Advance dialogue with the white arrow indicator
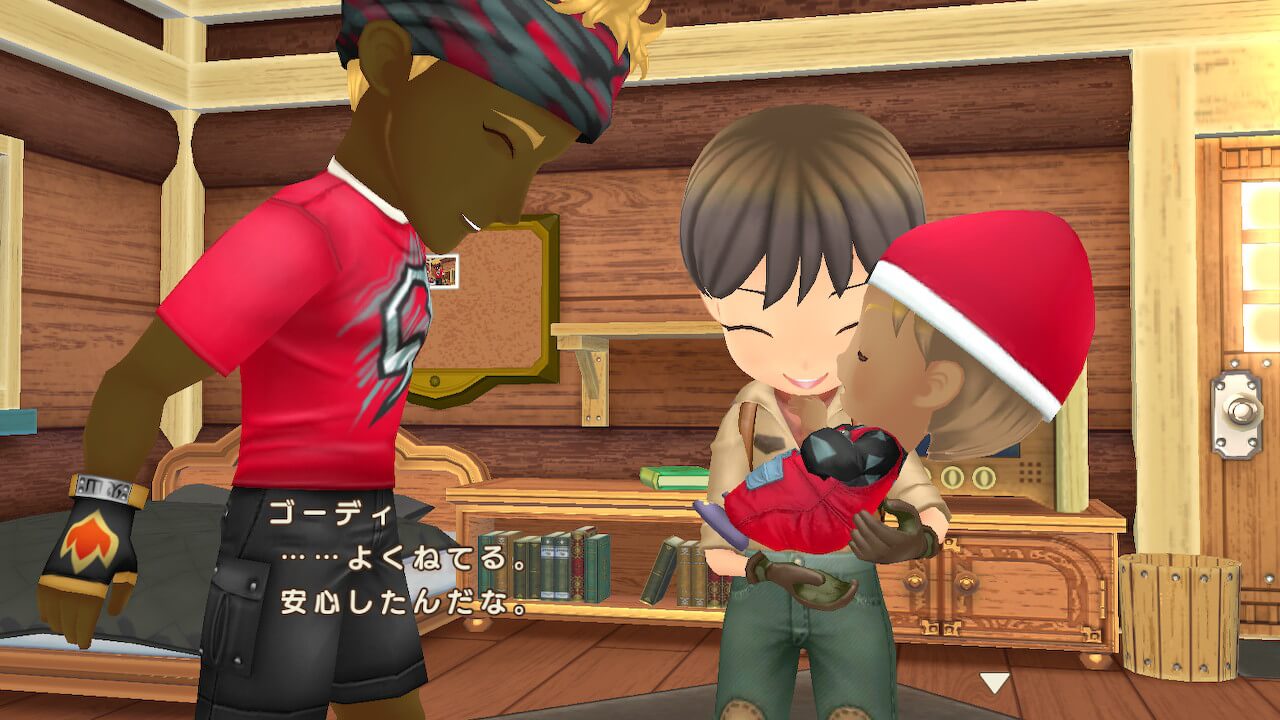 click(x=994, y=682)
